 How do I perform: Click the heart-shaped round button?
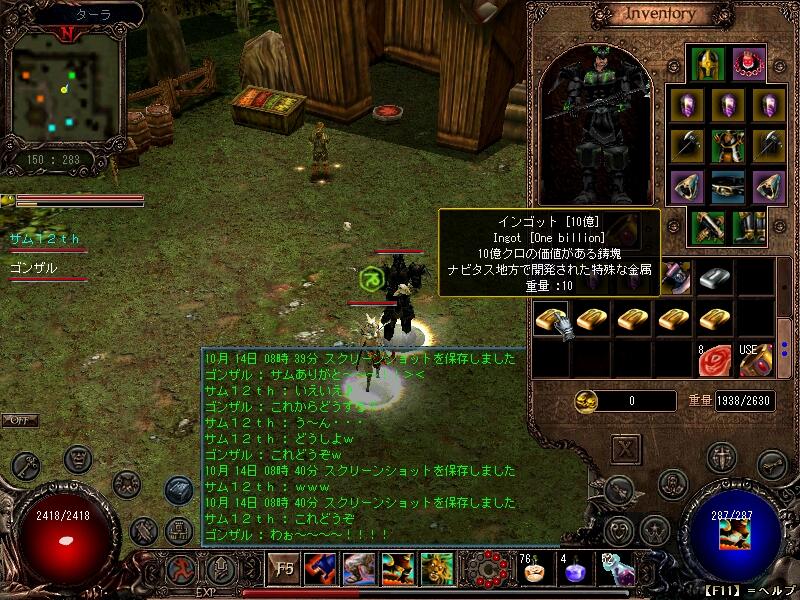pyautogui.click(x=619, y=528)
